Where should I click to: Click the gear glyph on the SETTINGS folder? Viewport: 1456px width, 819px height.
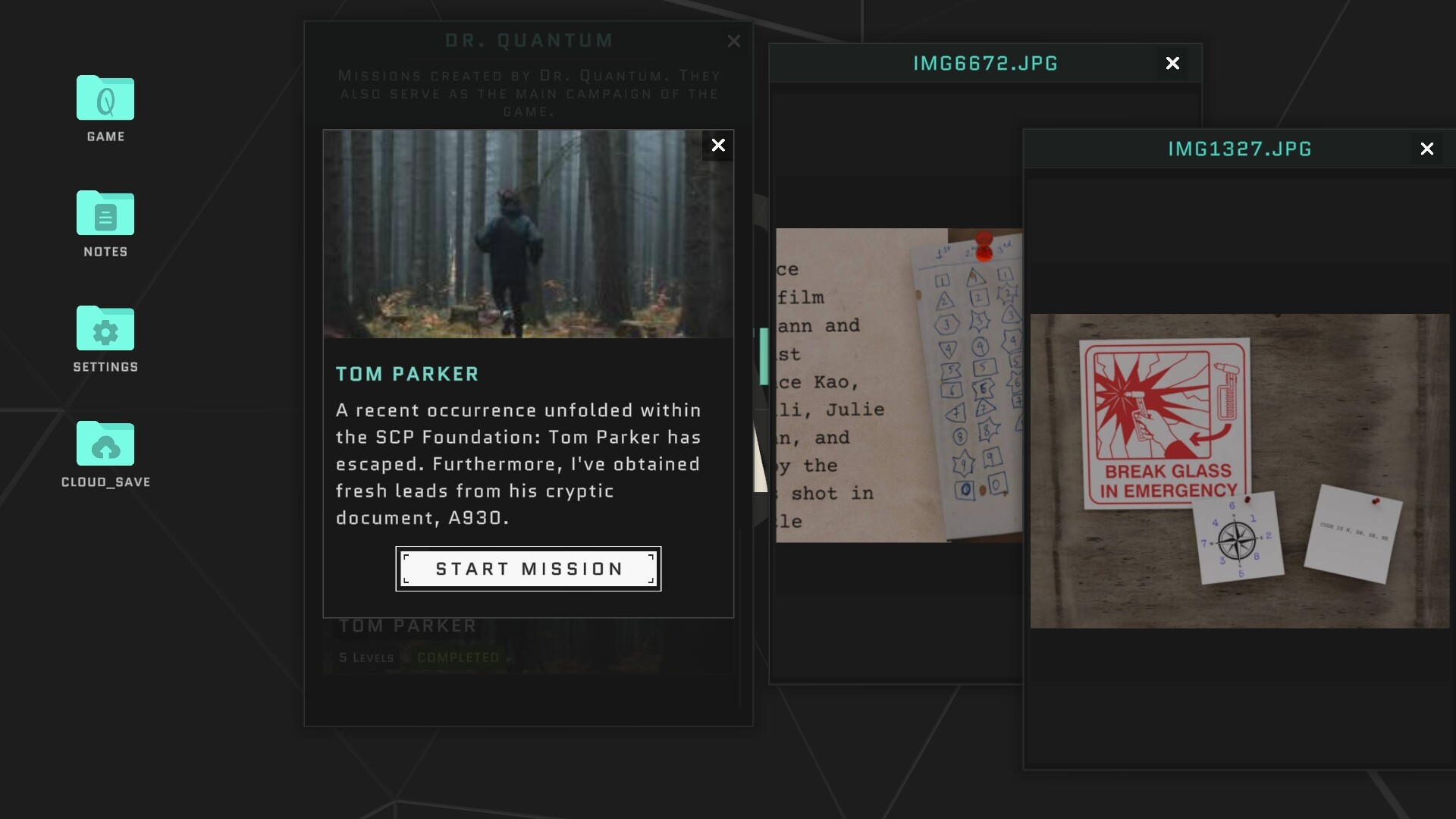(105, 332)
